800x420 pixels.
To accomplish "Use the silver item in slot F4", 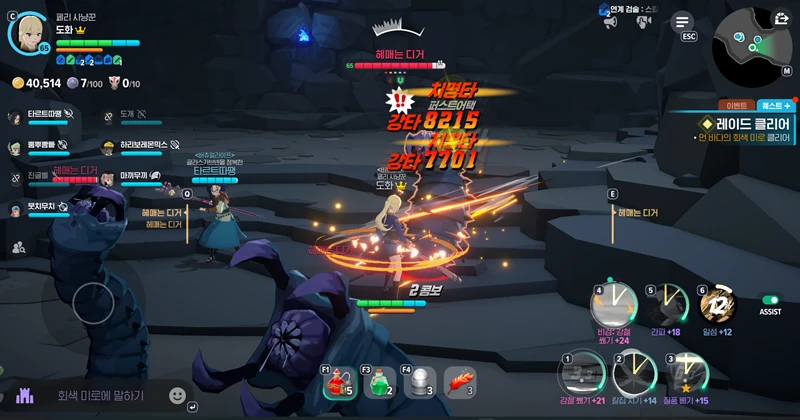I will tap(420, 382).
